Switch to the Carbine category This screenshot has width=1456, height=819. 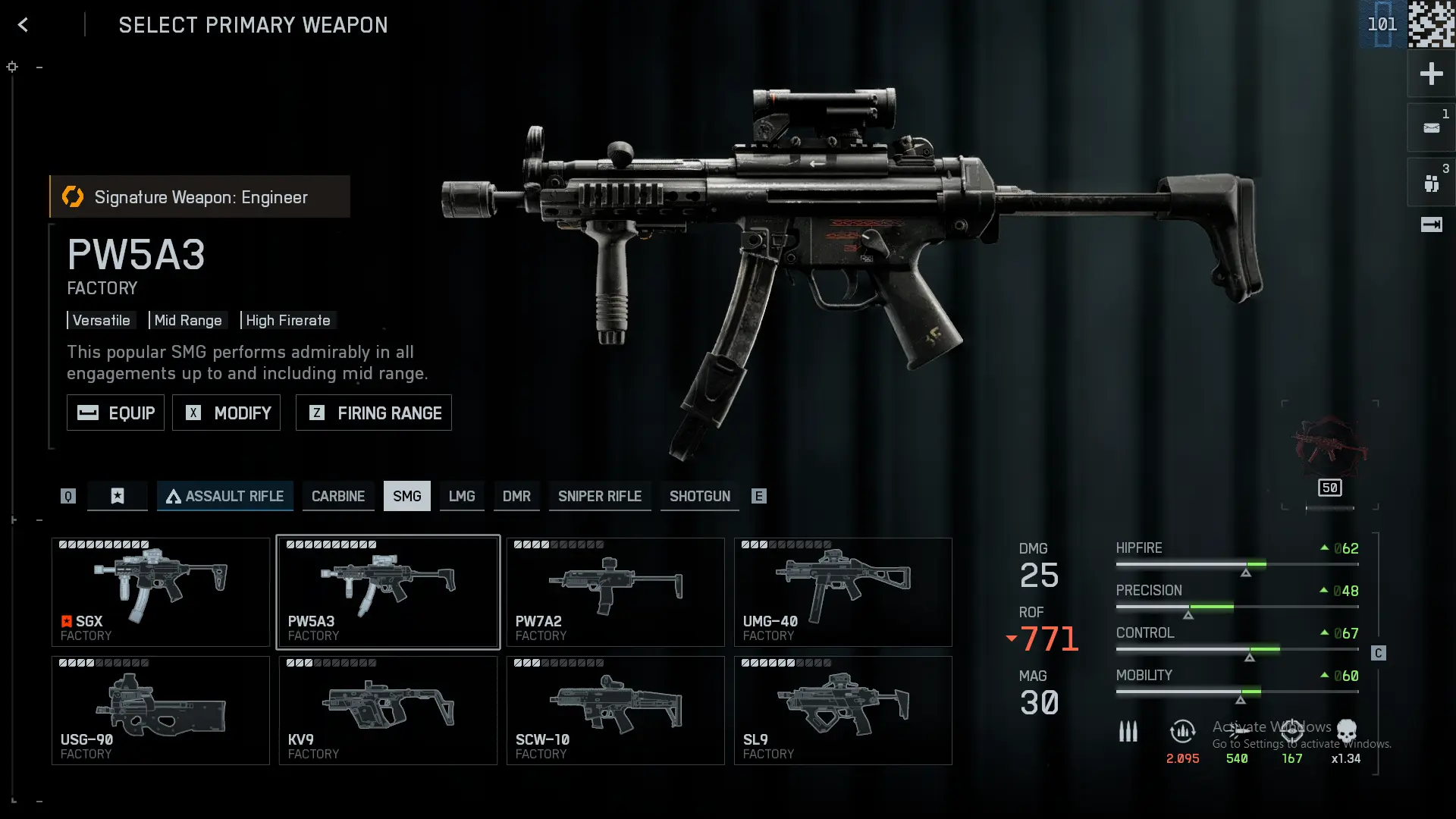point(337,496)
